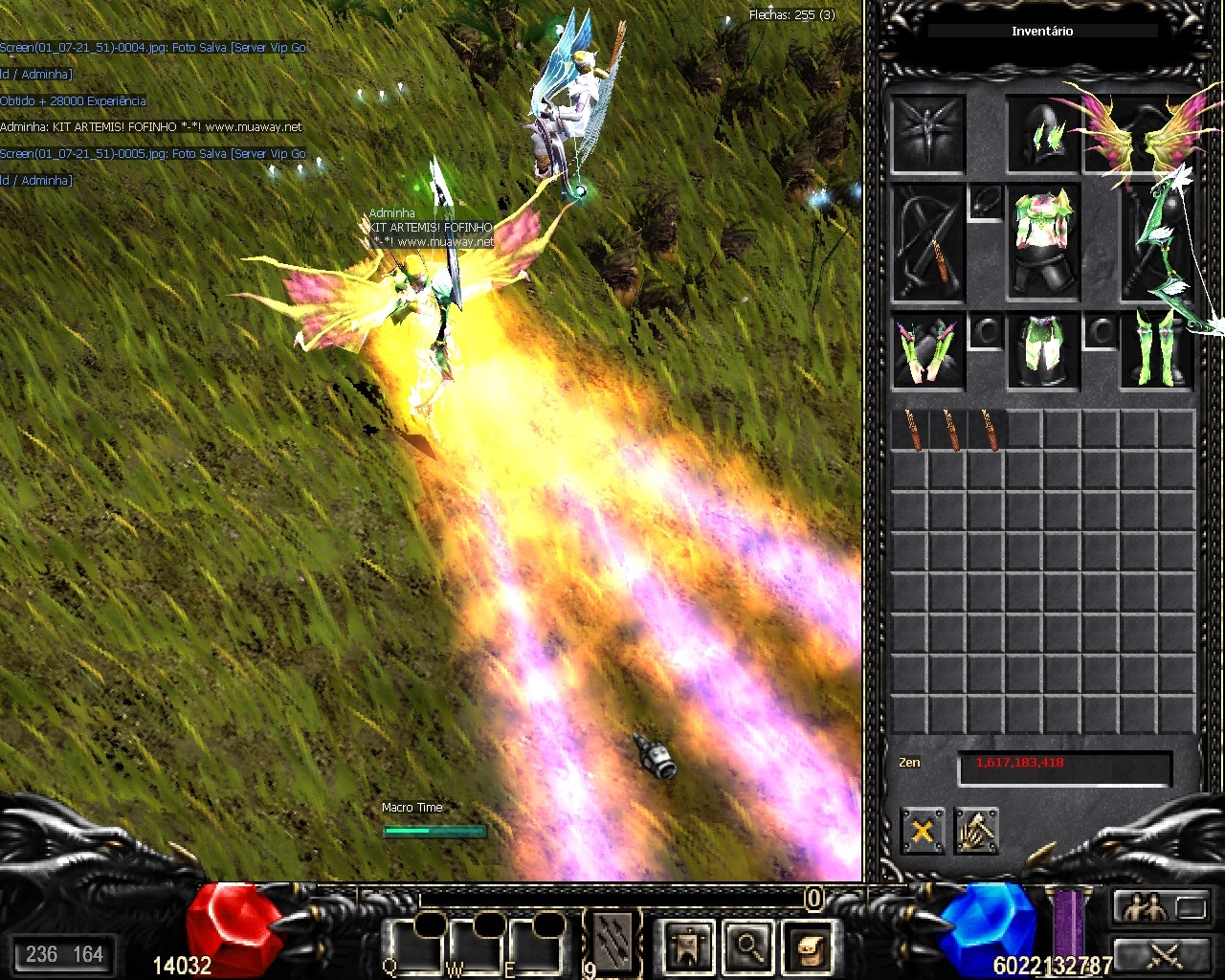Click the equipped green chest armor
The image size is (1225, 980).
pos(1042,243)
